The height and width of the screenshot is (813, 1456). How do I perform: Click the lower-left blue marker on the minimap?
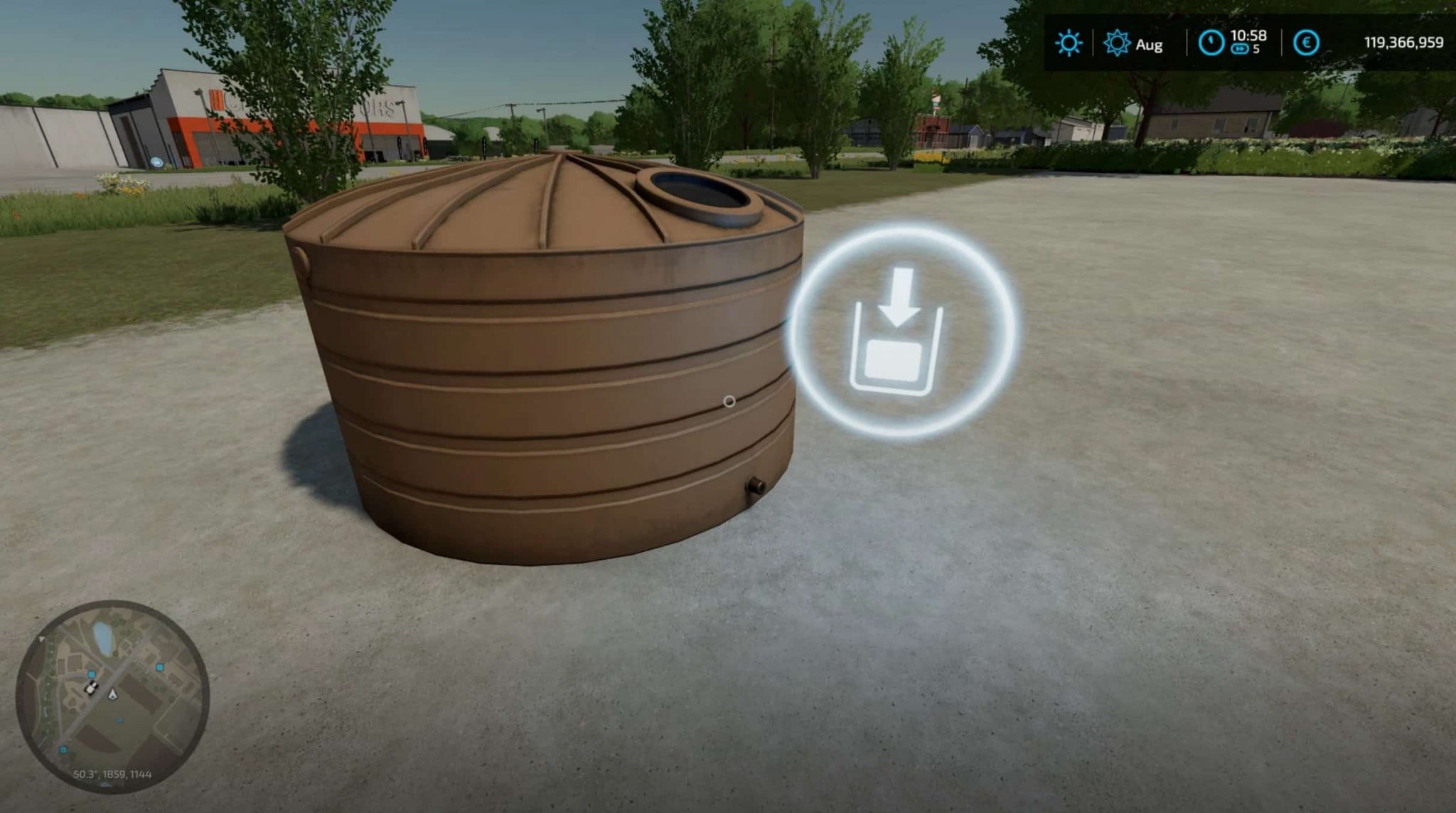[63, 750]
